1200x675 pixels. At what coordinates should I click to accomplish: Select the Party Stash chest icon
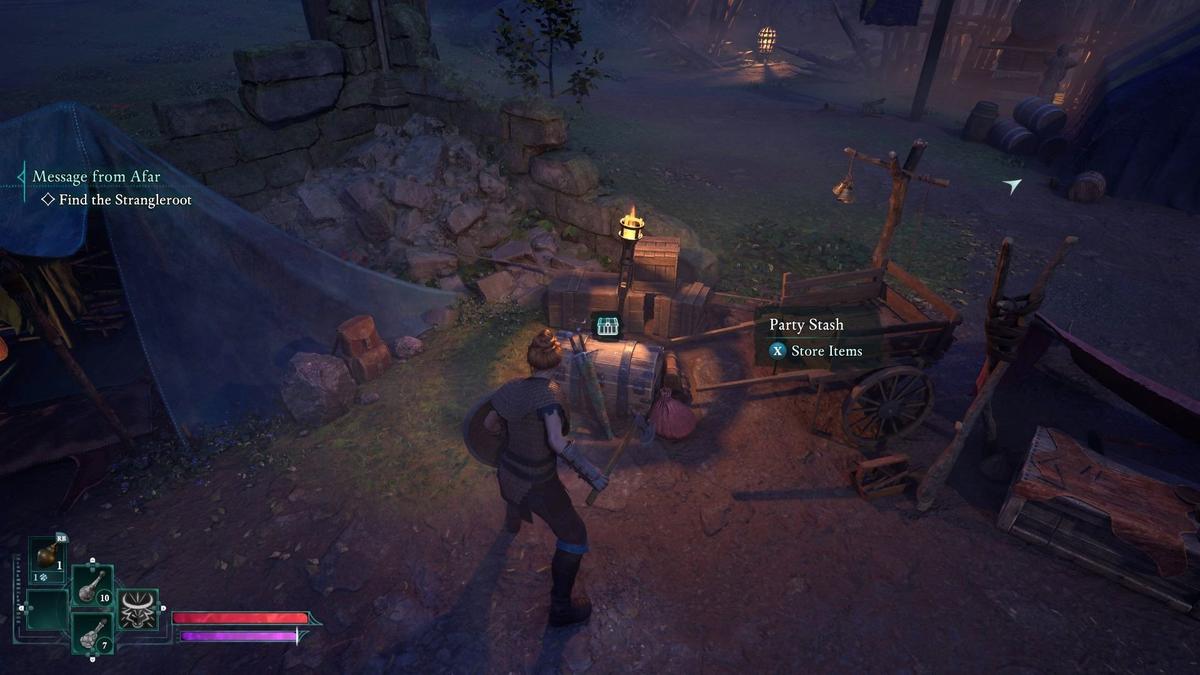[x=606, y=325]
